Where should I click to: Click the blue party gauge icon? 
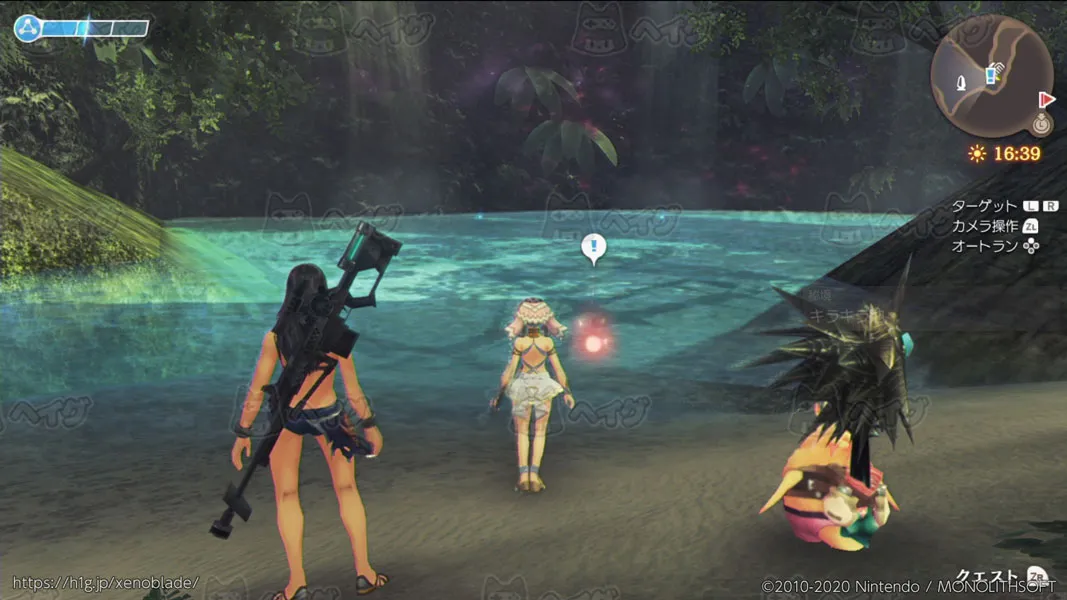click(x=27, y=28)
